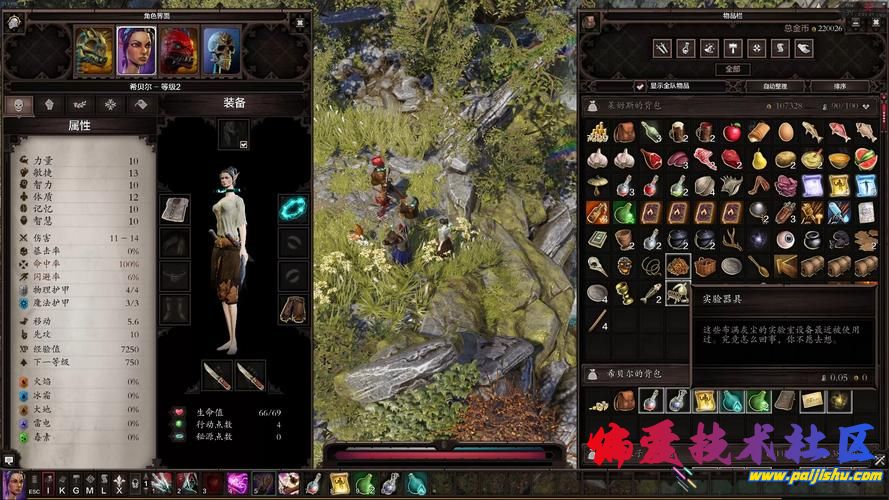Click the 全部 (All) filter button
The height and width of the screenshot is (500, 889).
pos(733,69)
